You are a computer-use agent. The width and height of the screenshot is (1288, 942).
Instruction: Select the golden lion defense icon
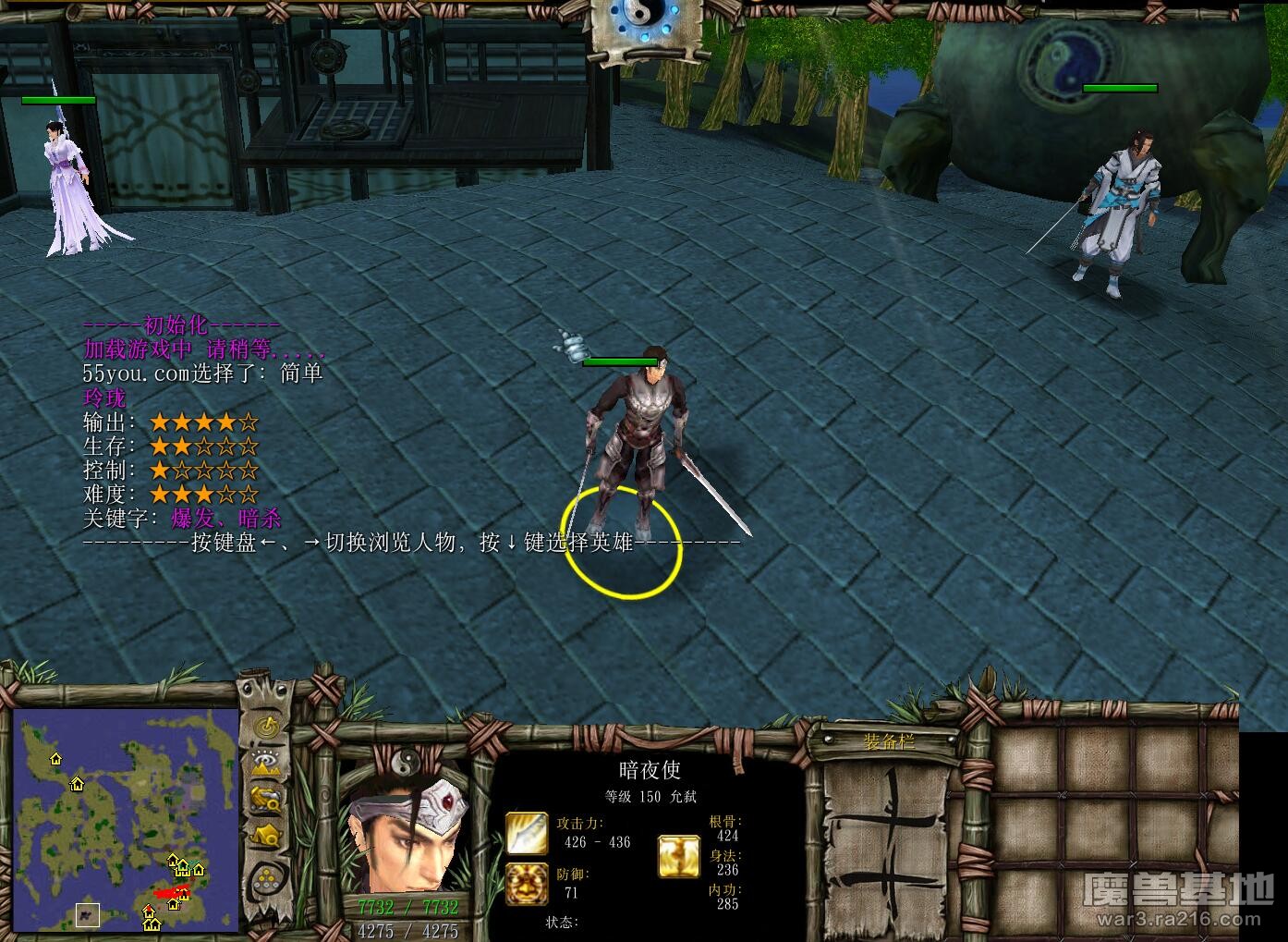click(526, 883)
